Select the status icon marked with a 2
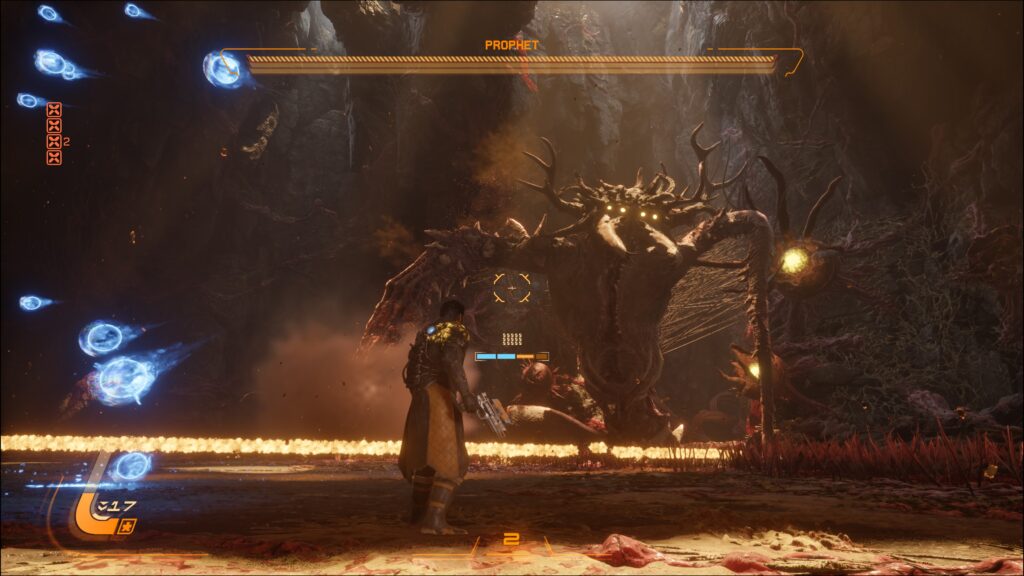This screenshot has height=576, width=1024. [54, 141]
